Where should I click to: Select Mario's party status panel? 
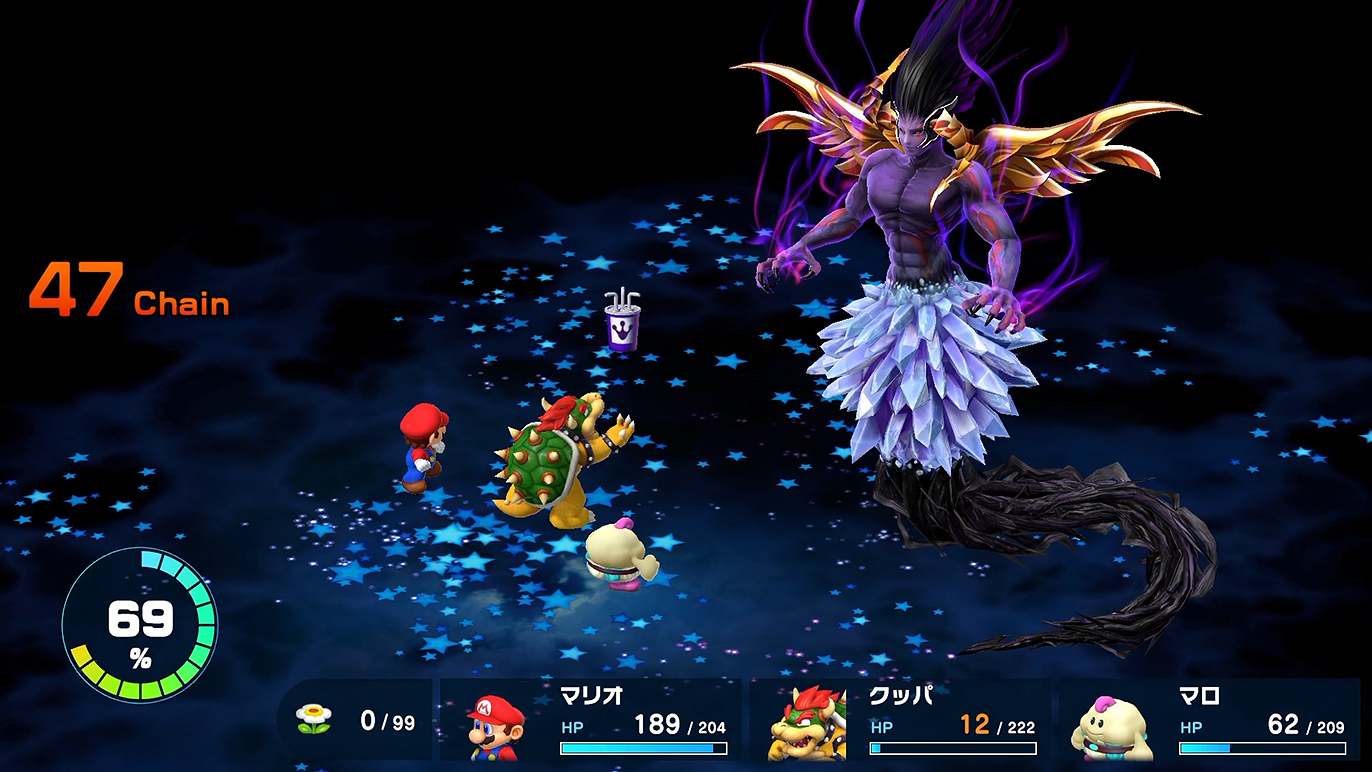[x=590, y=721]
